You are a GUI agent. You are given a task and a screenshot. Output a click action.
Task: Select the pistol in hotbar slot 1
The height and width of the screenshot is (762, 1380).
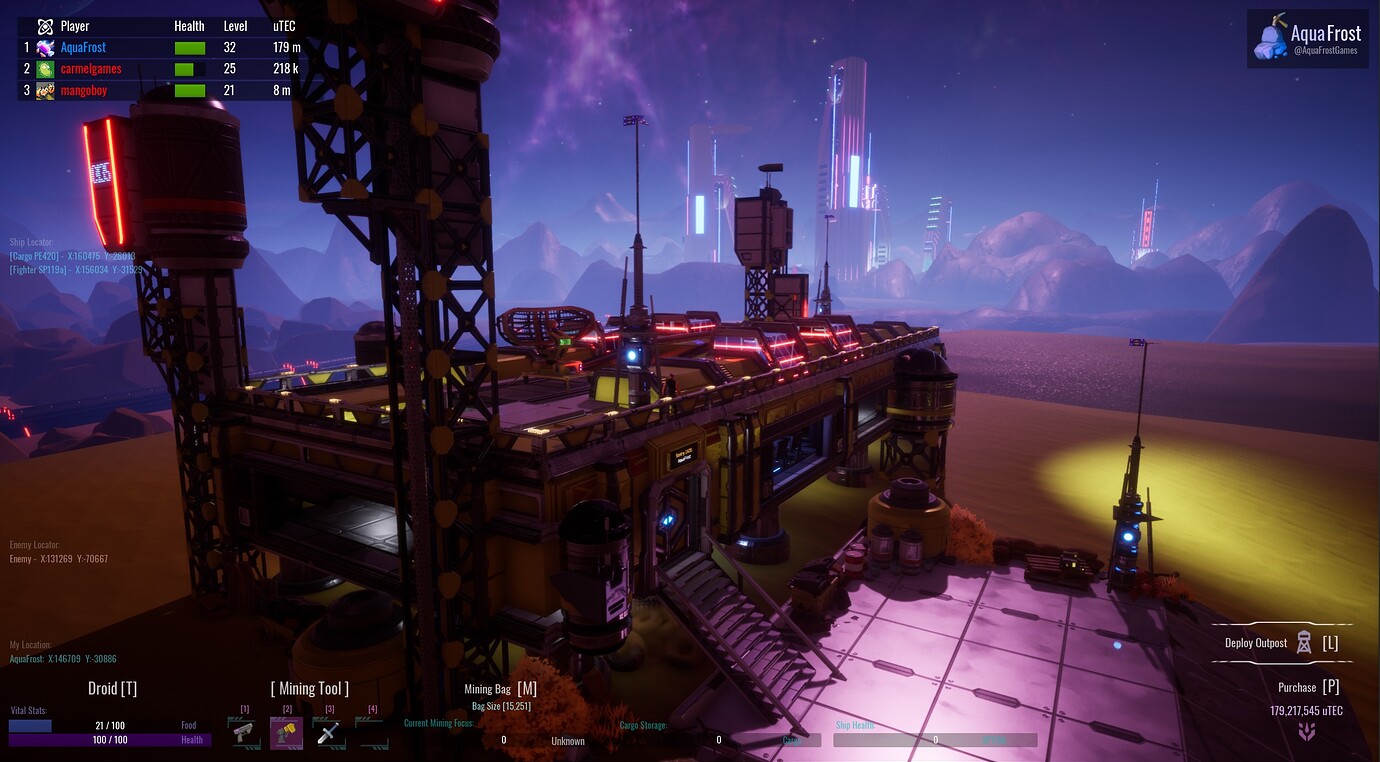click(244, 731)
